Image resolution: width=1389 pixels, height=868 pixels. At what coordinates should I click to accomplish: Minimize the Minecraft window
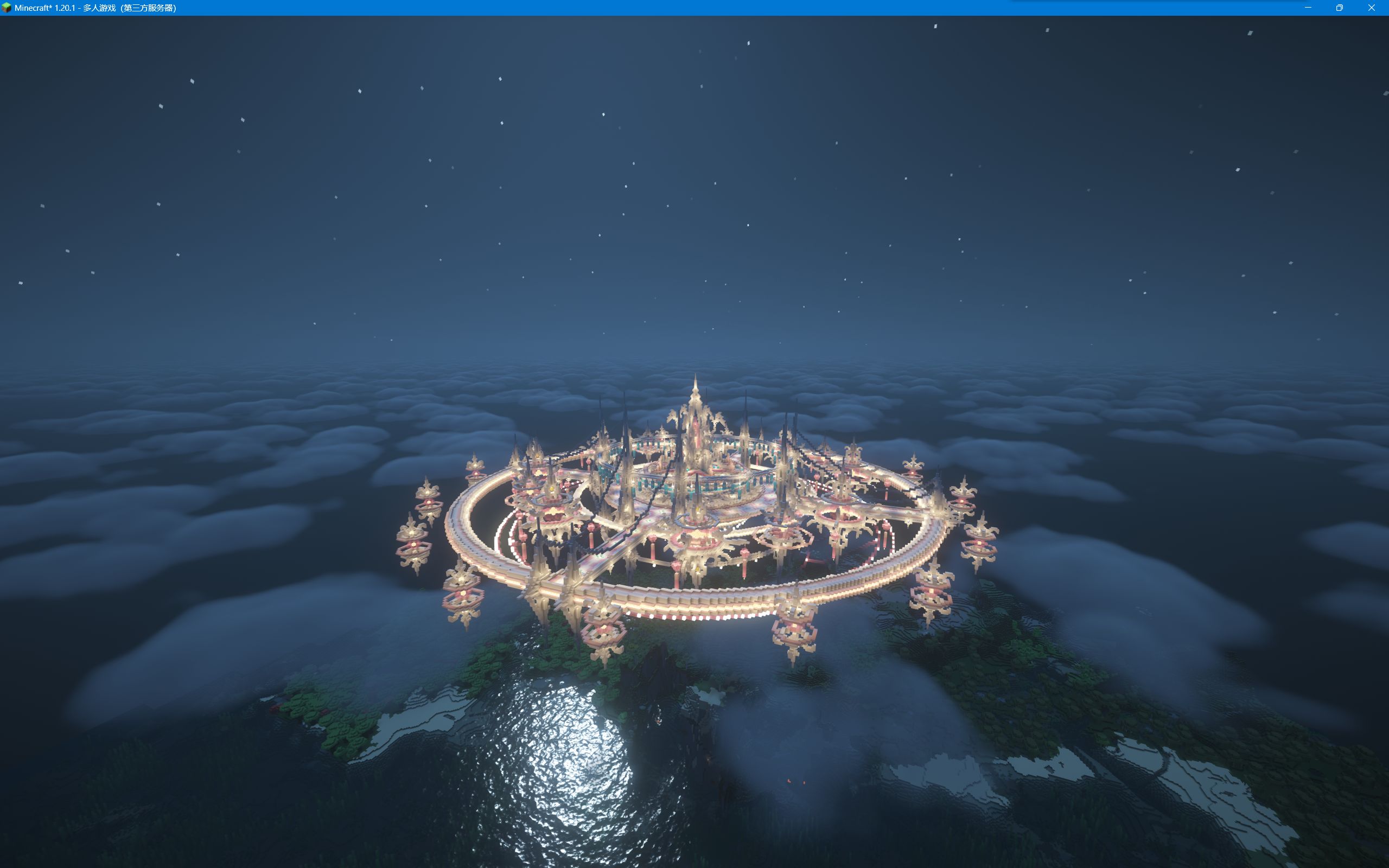[1308, 8]
